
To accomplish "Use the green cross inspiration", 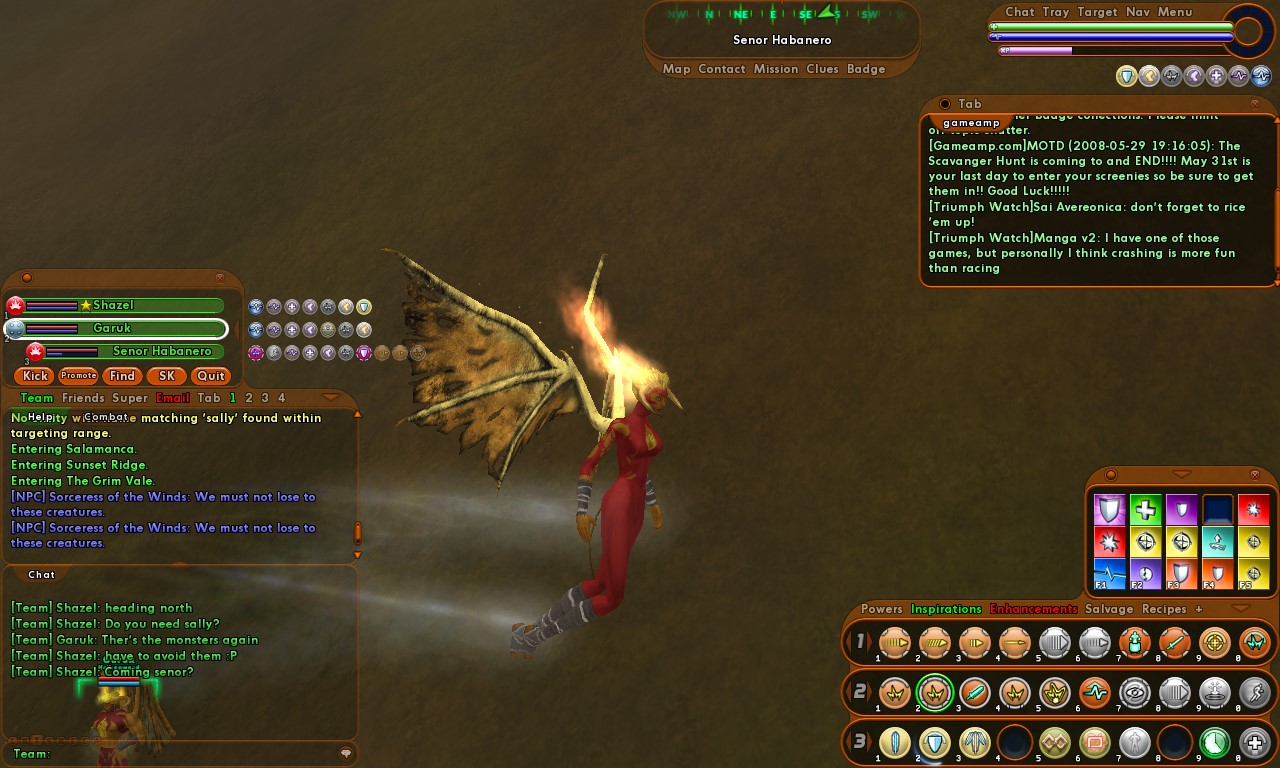I will [x=1145, y=510].
